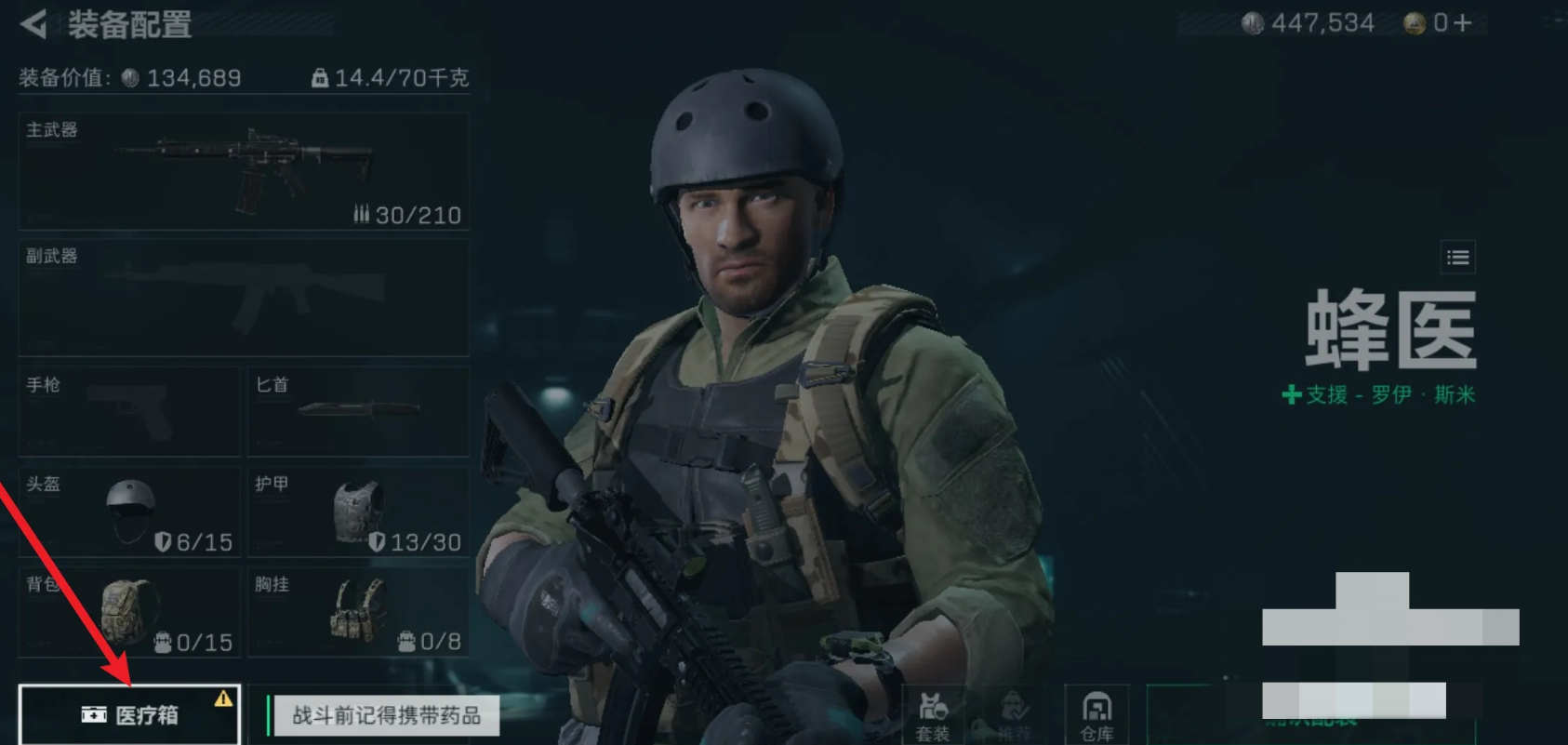Screen dimensions: 1568x745
Task: Select the 头盔 helmet showing 6/15
Action: 127,512
